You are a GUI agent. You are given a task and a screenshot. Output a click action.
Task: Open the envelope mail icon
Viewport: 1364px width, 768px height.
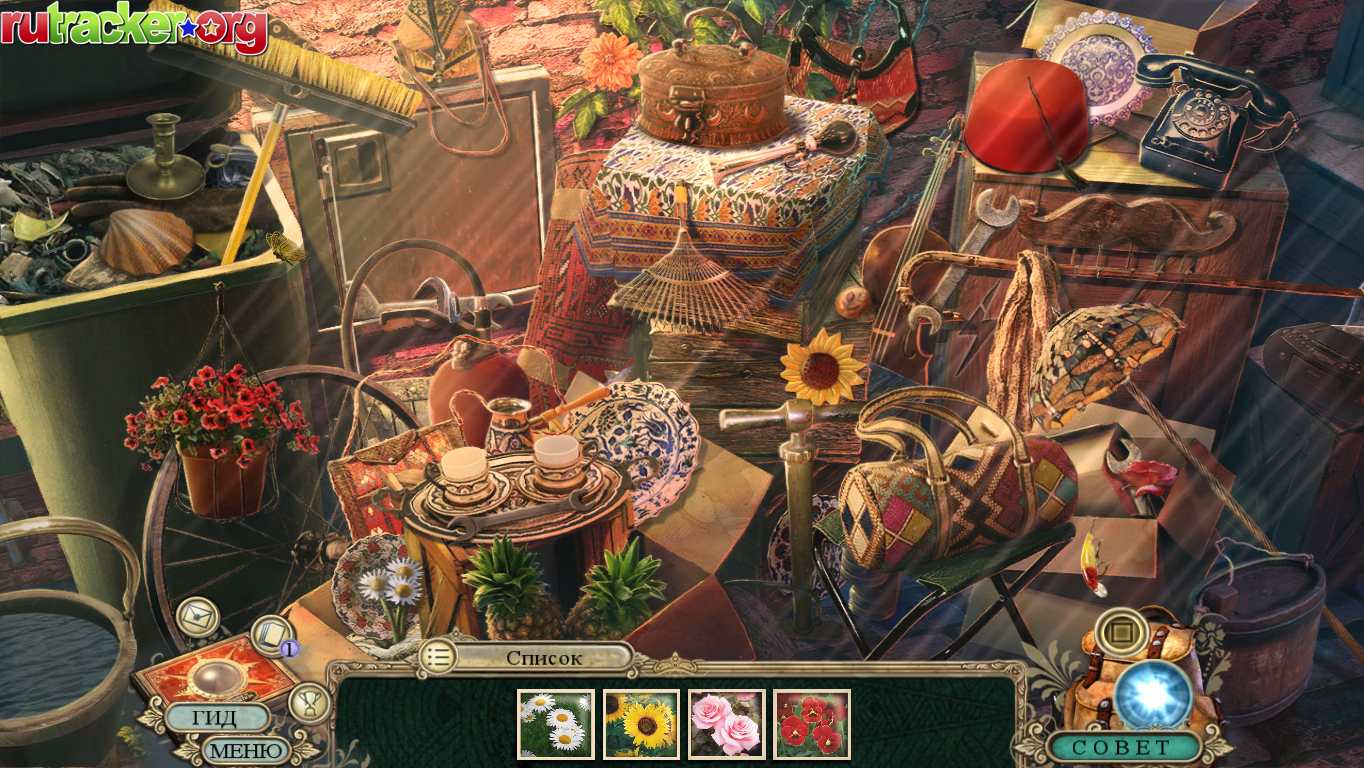(x=197, y=617)
